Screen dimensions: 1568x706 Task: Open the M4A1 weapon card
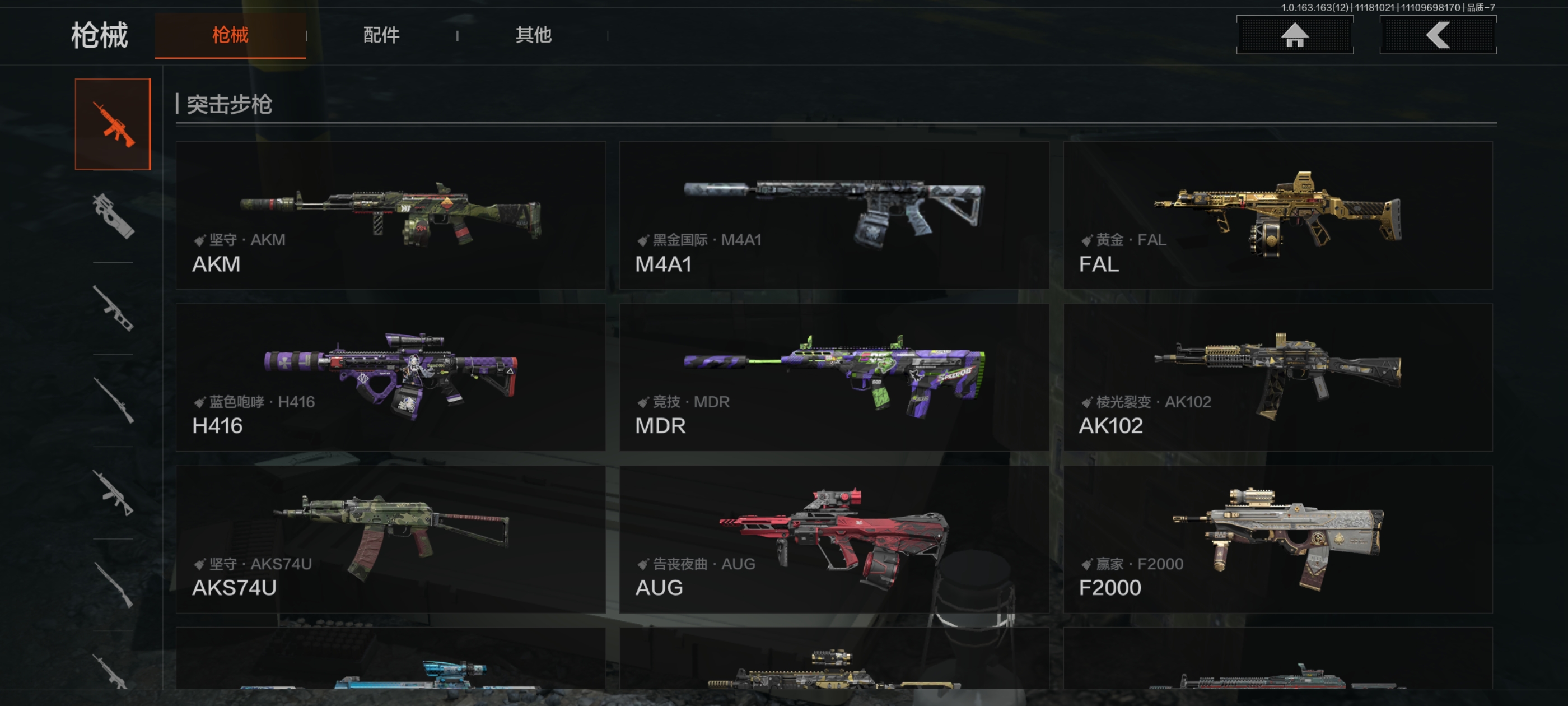[833, 215]
